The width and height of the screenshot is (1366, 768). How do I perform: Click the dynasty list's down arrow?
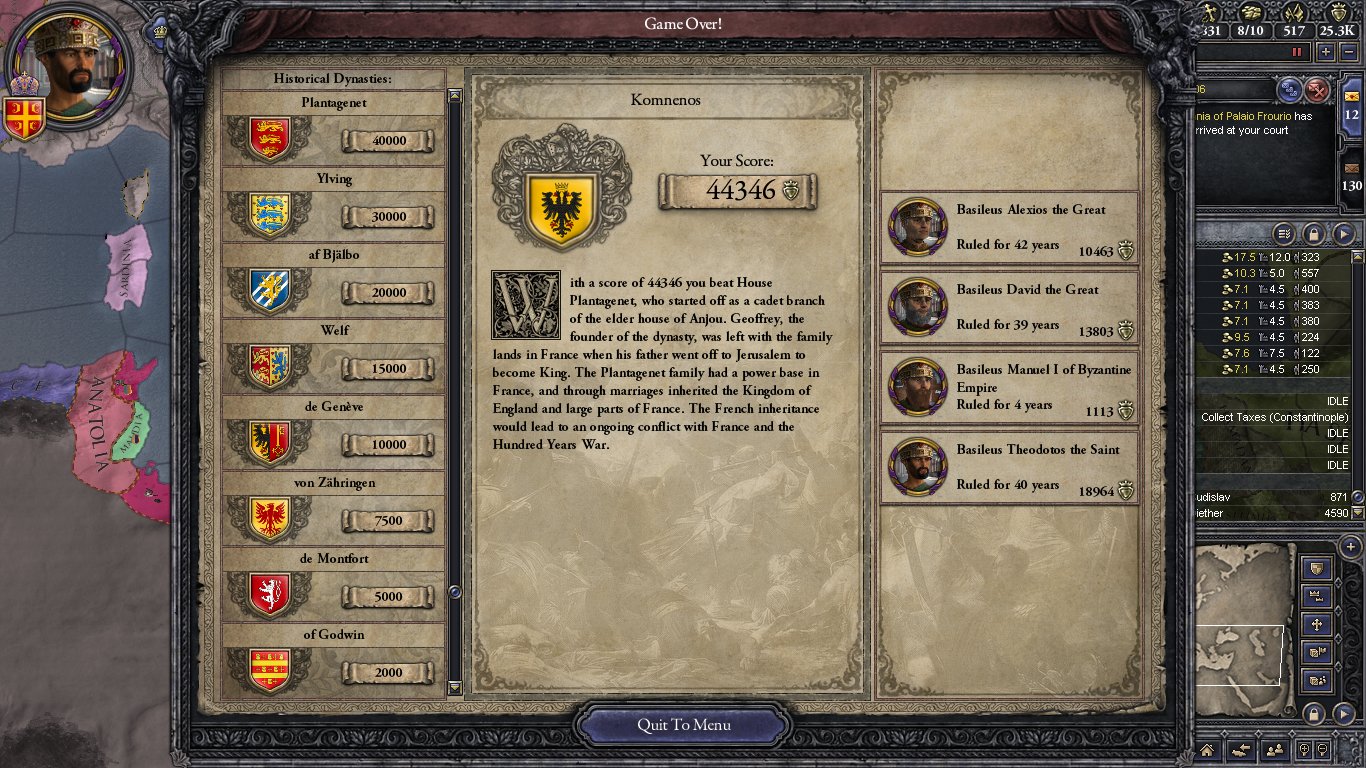pos(455,688)
